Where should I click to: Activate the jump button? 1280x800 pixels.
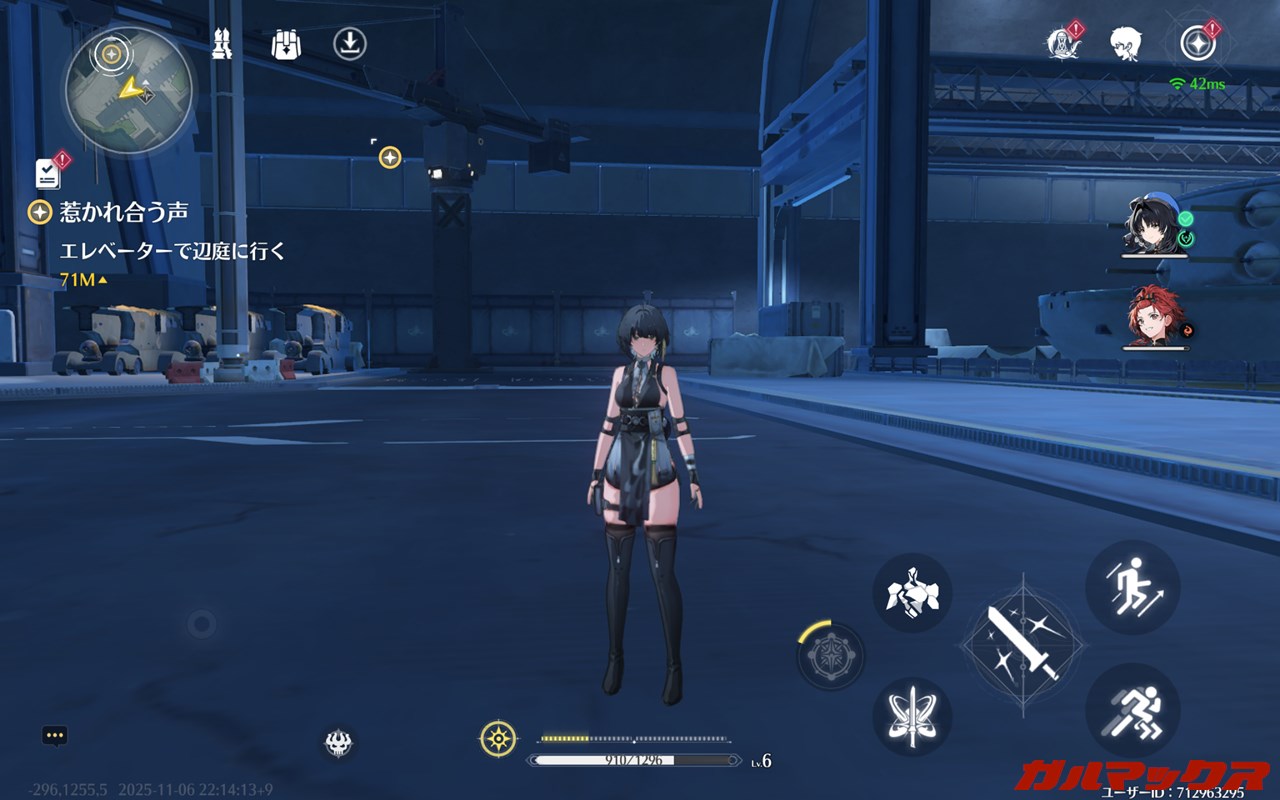coord(1133,587)
